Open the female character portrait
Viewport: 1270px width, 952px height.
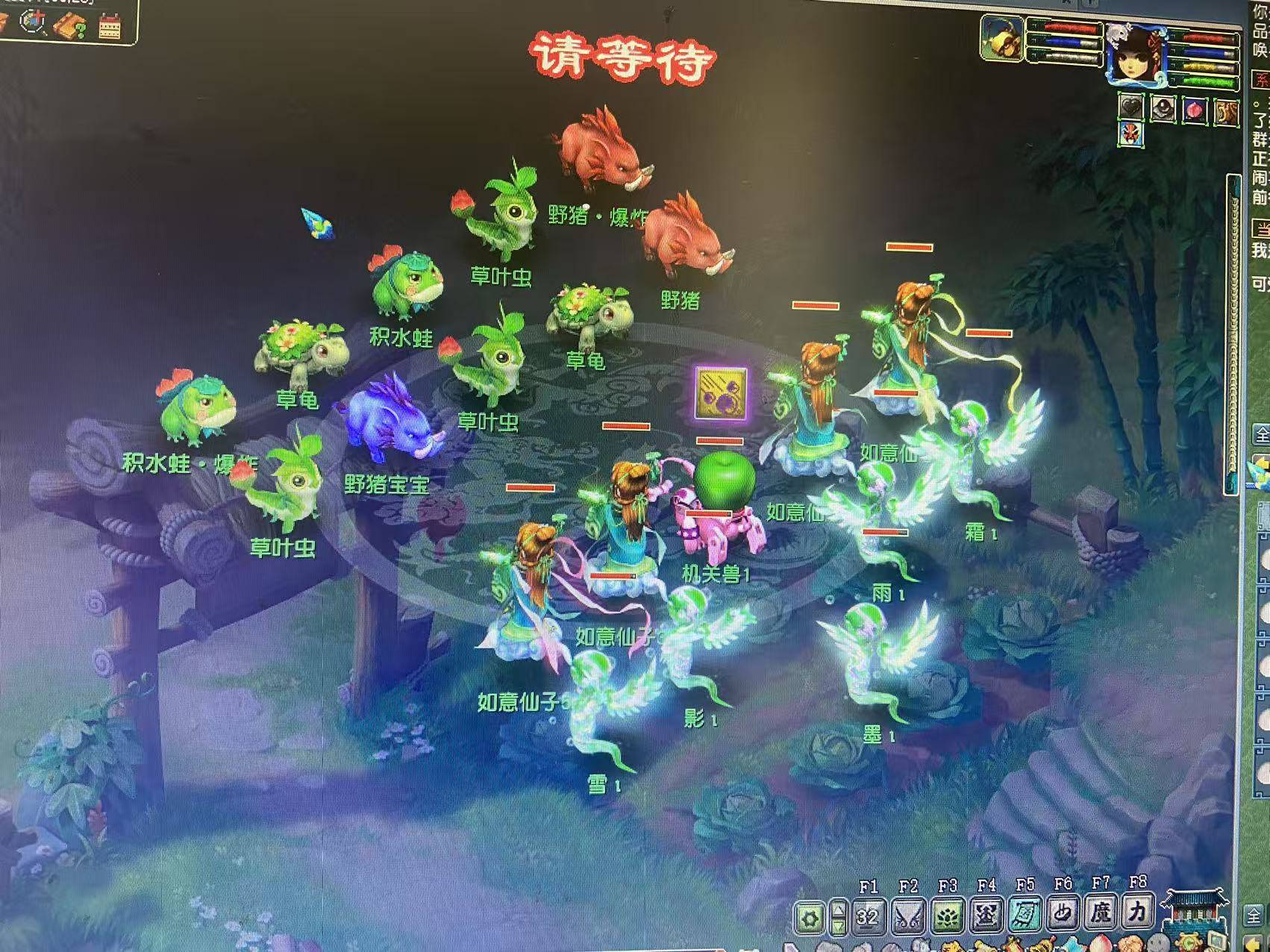(1134, 52)
